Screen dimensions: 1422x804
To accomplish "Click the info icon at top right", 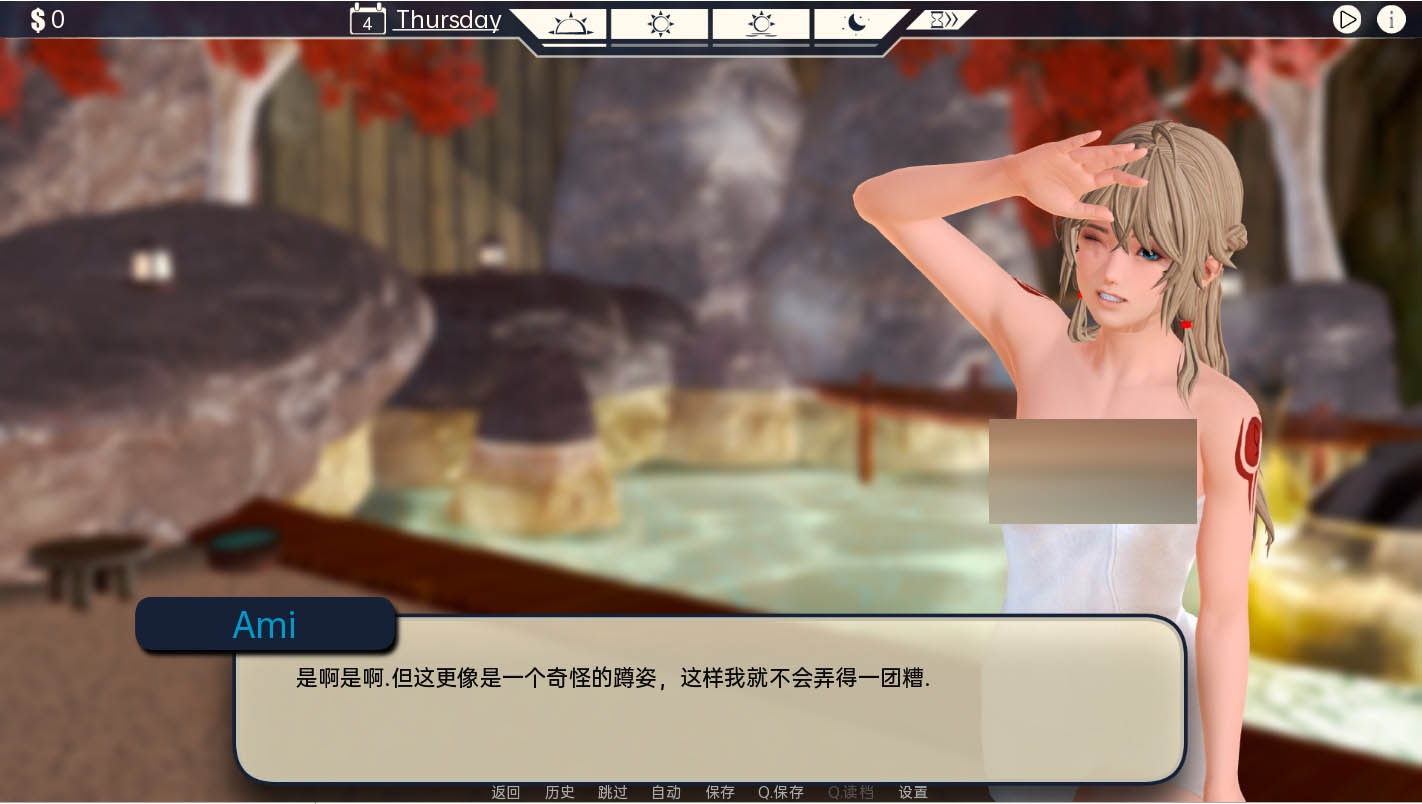I will (x=1391, y=19).
